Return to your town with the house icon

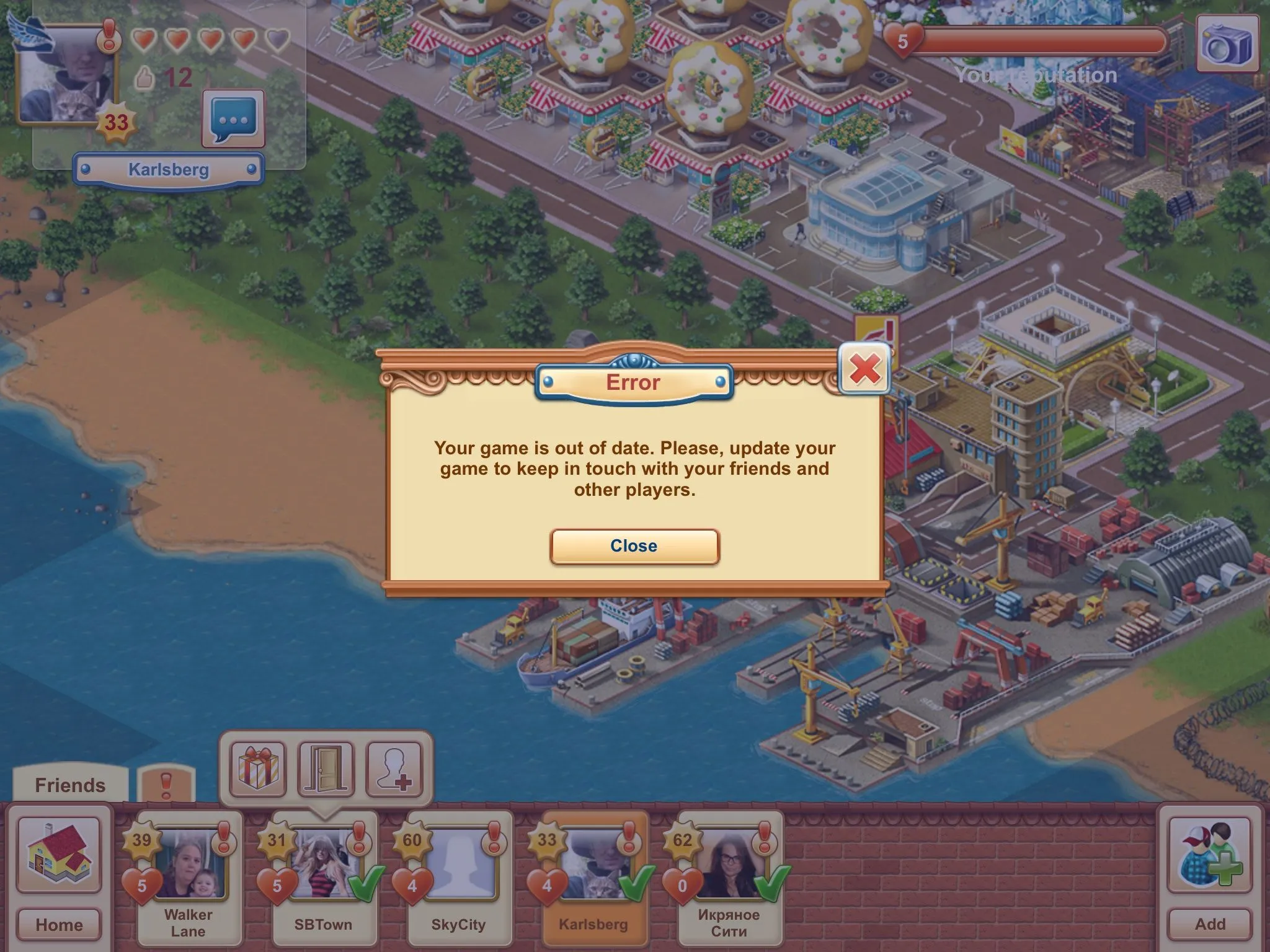[59, 854]
